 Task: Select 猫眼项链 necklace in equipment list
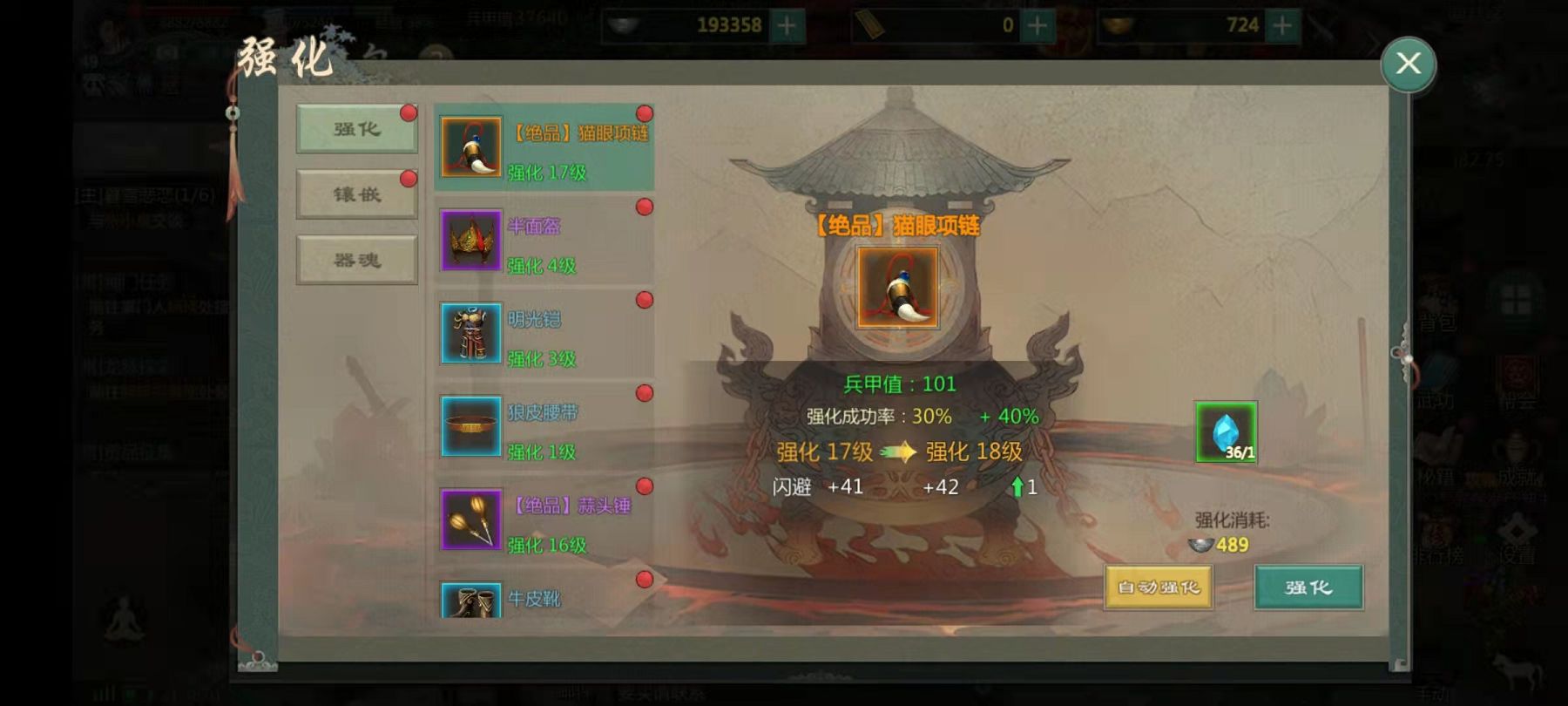tap(544, 148)
